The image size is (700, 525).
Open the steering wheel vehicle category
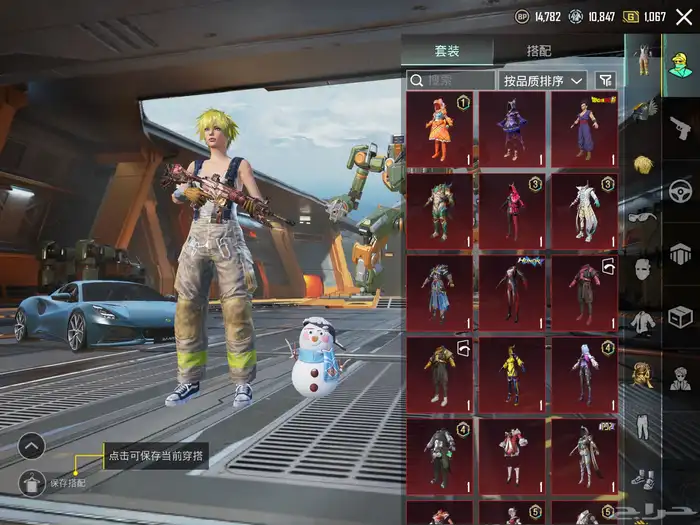[681, 190]
